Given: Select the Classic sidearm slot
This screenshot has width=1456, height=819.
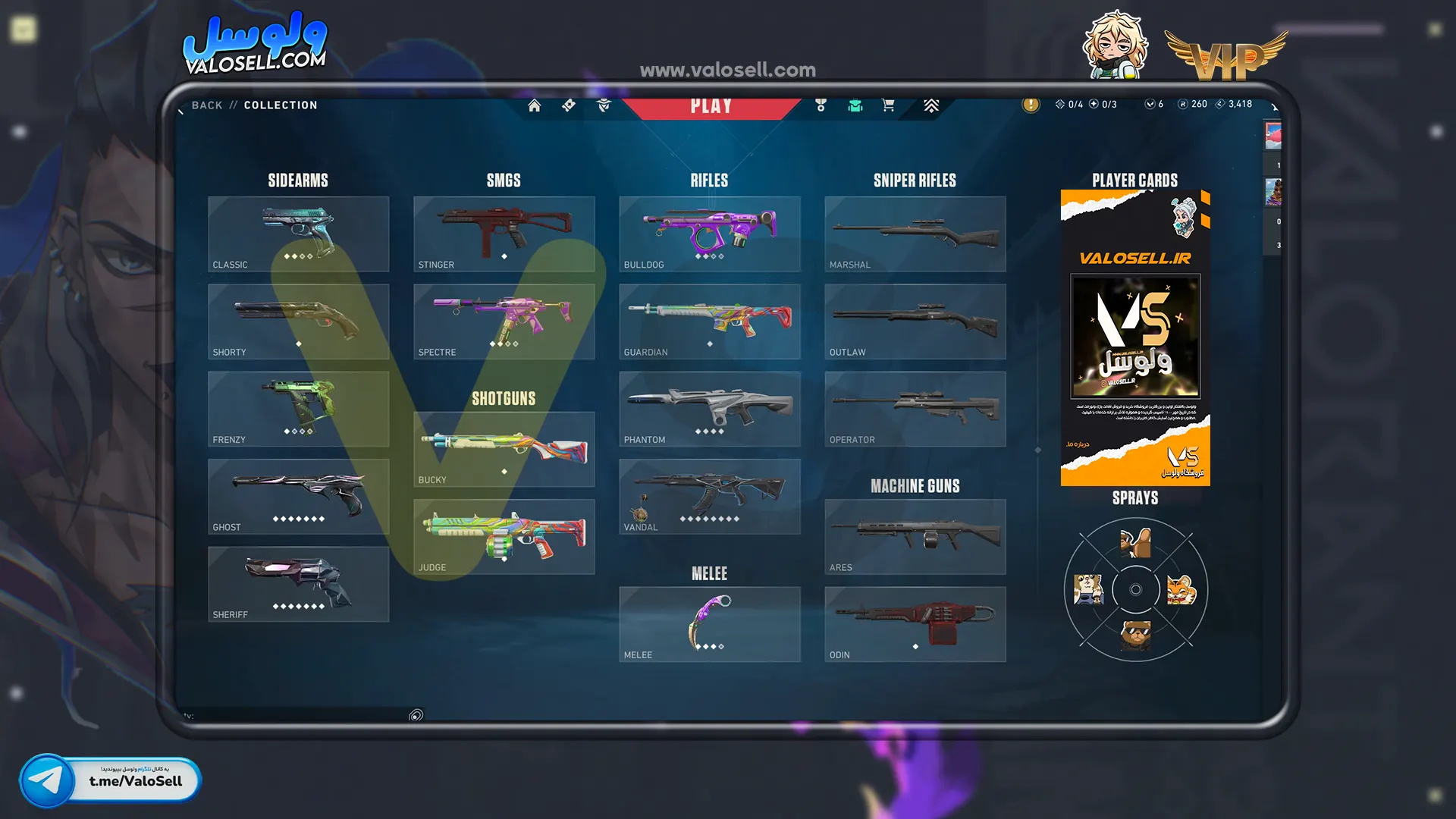Looking at the screenshot, I should (x=298, y=234).
